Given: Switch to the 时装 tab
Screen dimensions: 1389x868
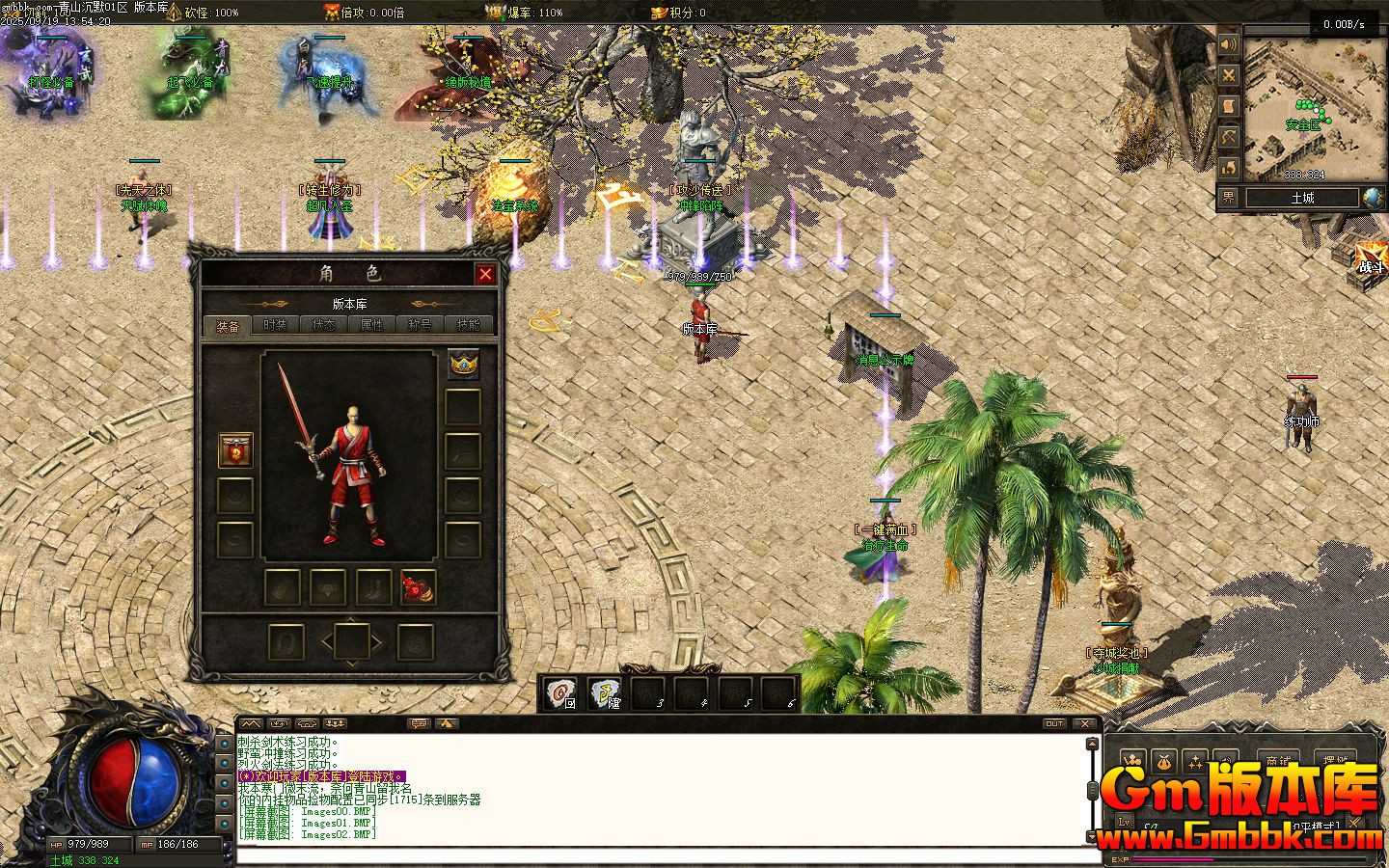Looking at the screenshot, I should [x=276, y=326].
